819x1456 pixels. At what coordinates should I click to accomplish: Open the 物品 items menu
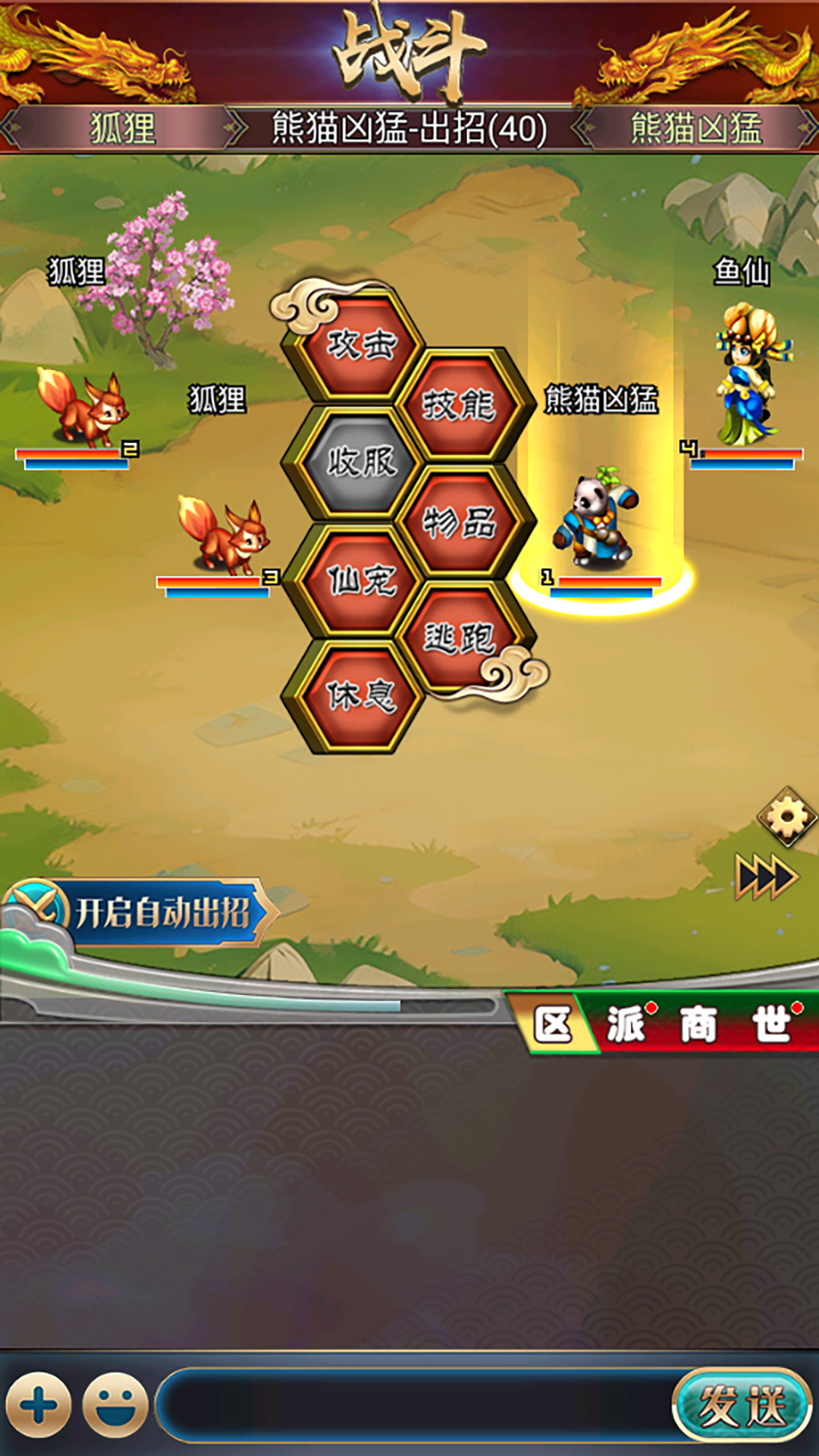click(459, 522)
